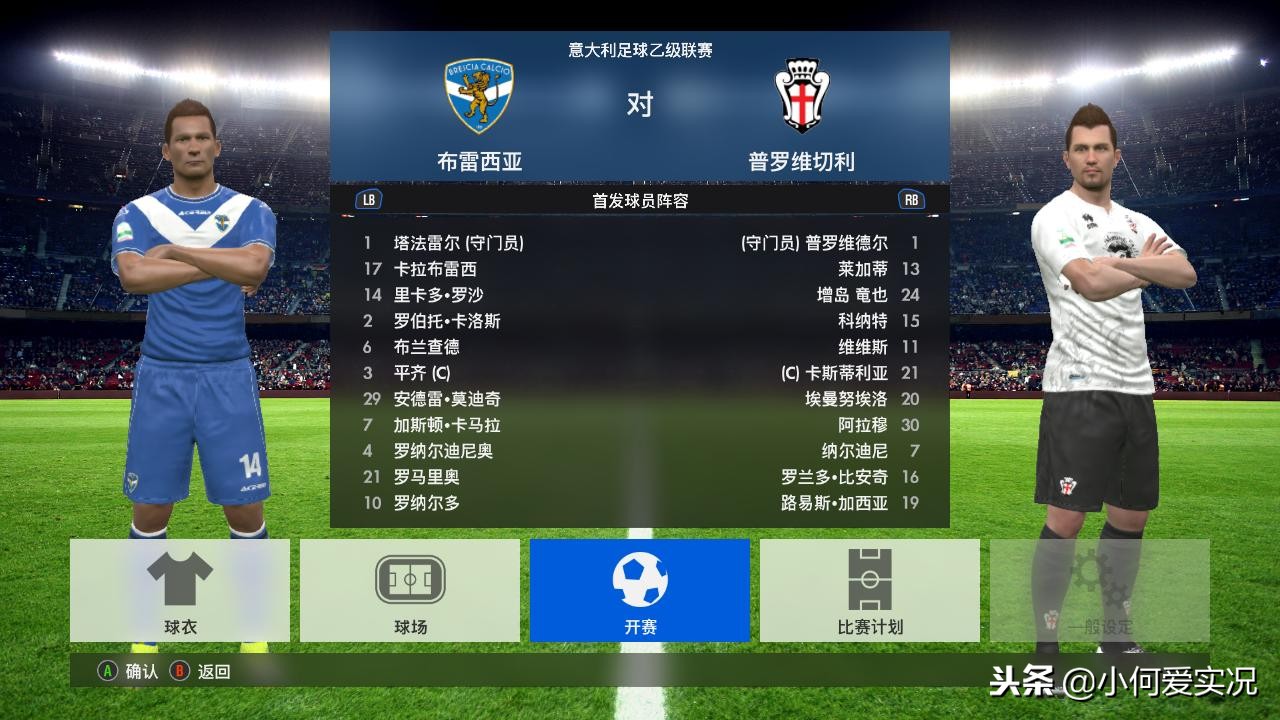Click the 首发球员阵容 header bar
The width and height of the screenshot is (1280, 720).
point(640,198)
